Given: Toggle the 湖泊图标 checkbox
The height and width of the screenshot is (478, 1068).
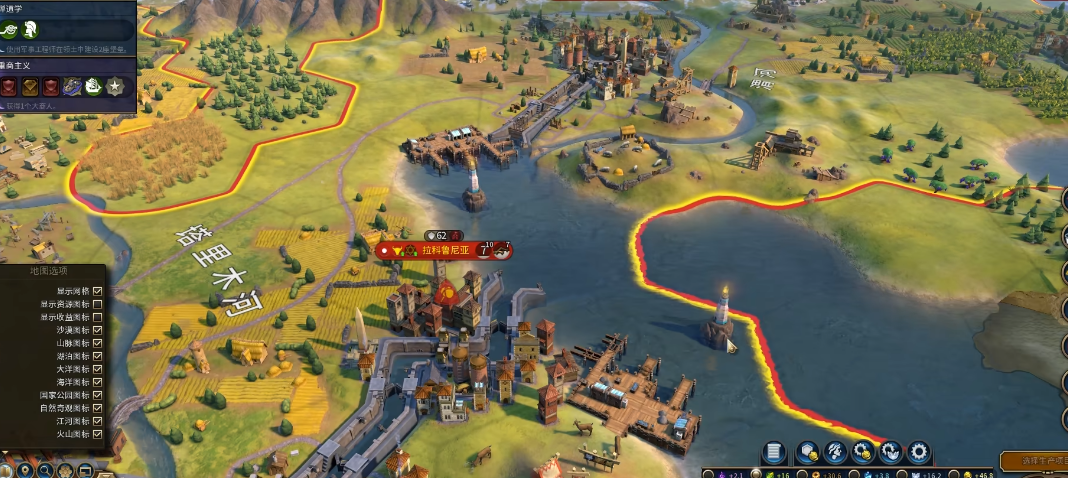Looking at the screenshot, I should [97, 356].
